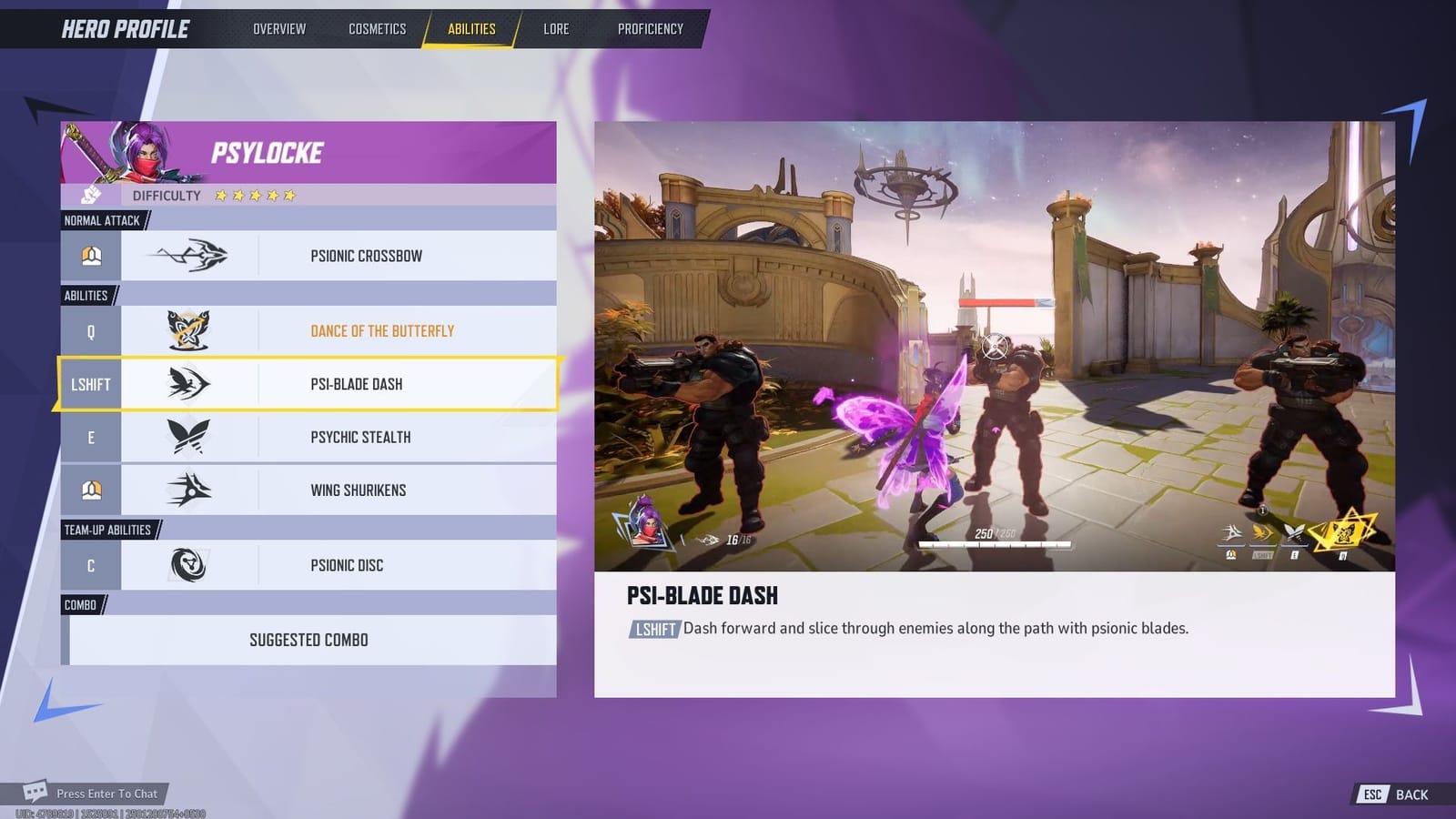Switch to the Overview tab
Image resolution: width=1456 pixels, height=819 pixels.
pyautogui.click(x=280, y=28)
